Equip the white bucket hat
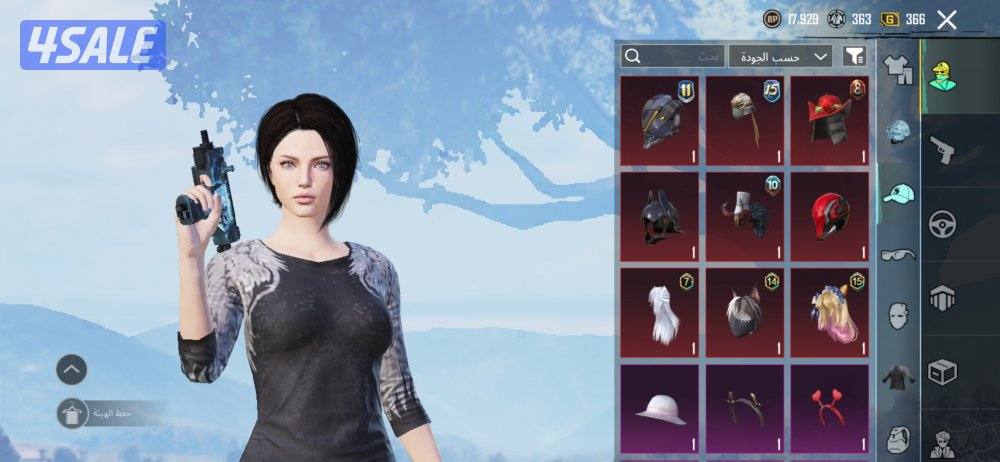 pyautogui.click(x=659, y=407)
